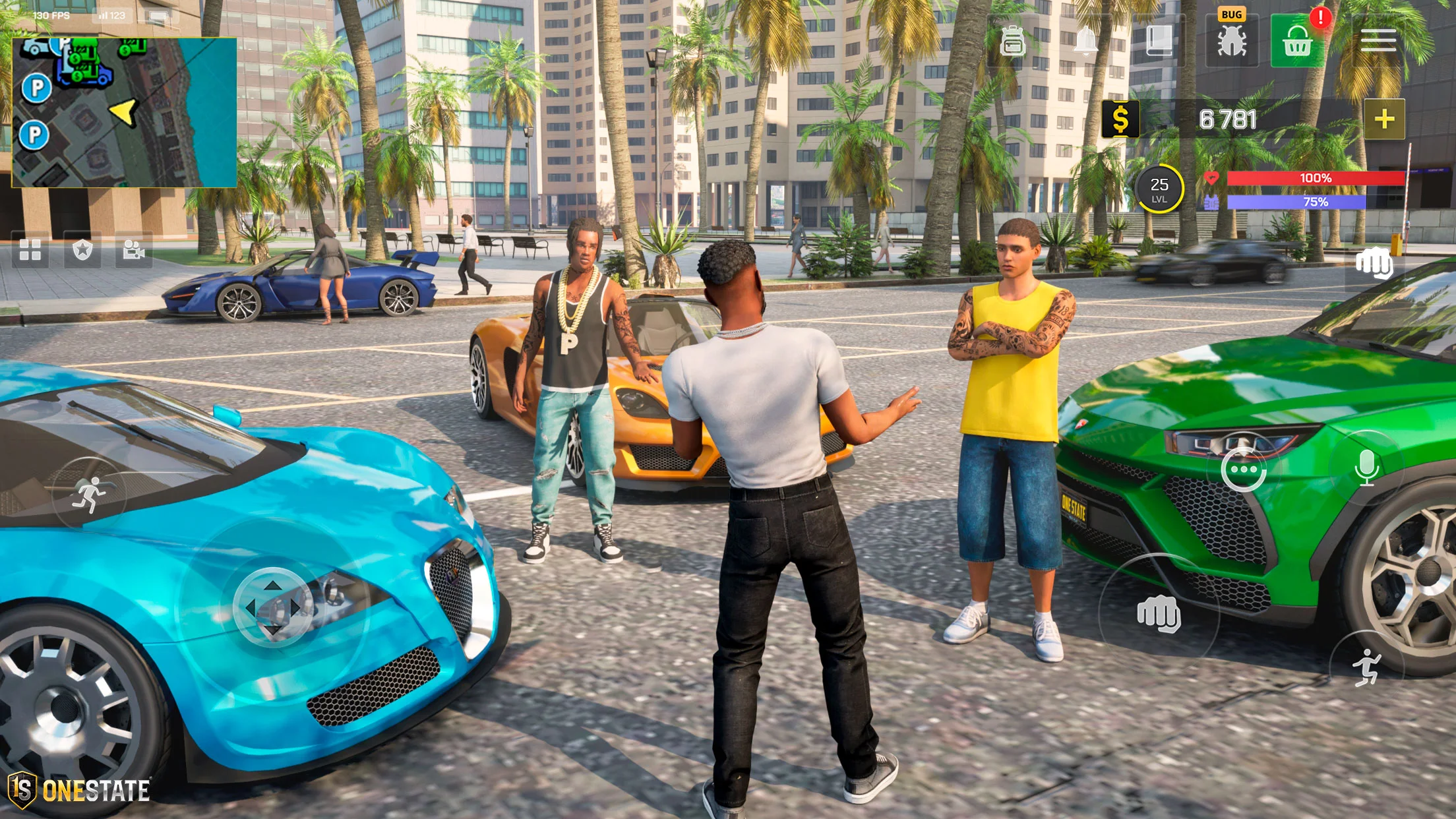
Task: Check the notification bell
Action: point(1085,42)
